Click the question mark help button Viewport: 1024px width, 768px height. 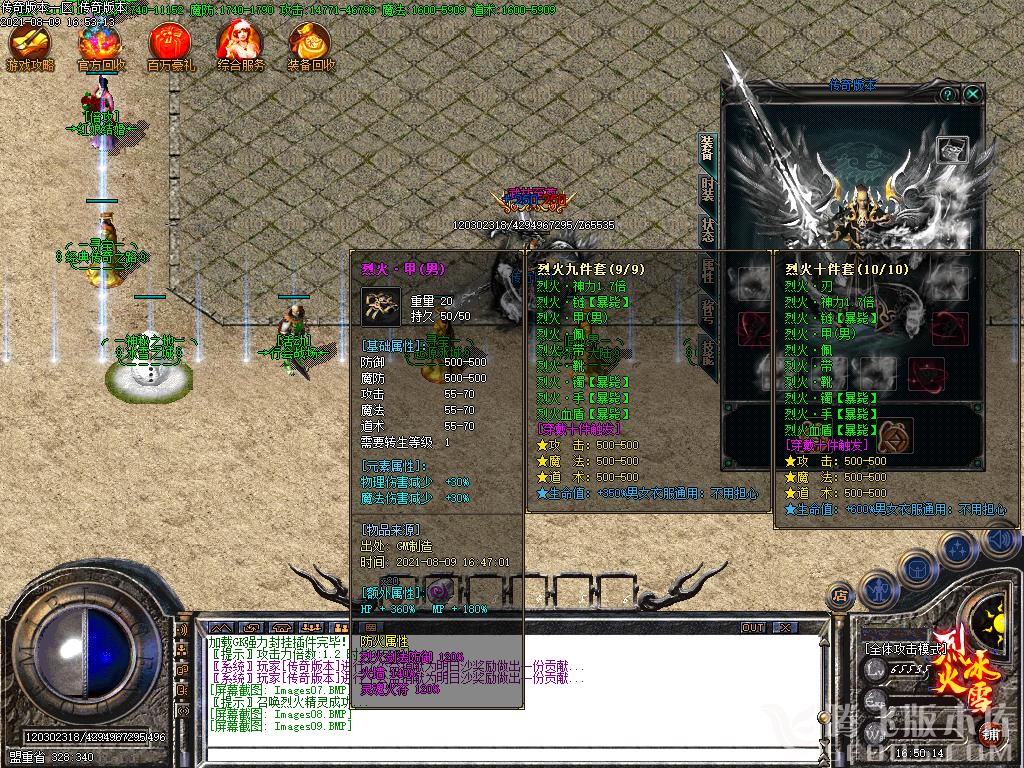(947, 94)
